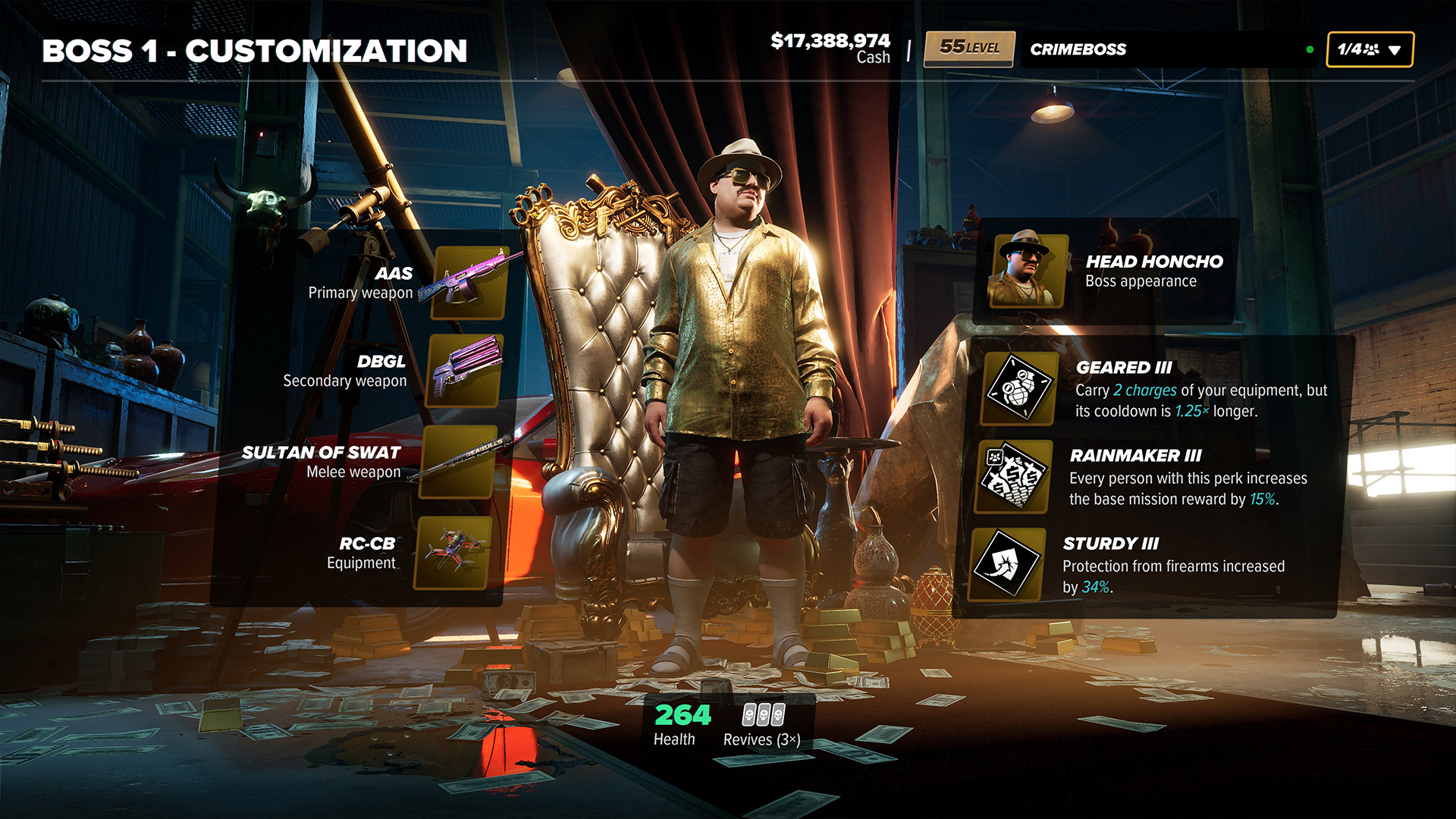
Task: Select the Rainmaker III perk
Action: pyautogui.click(x=1015, y=476)
